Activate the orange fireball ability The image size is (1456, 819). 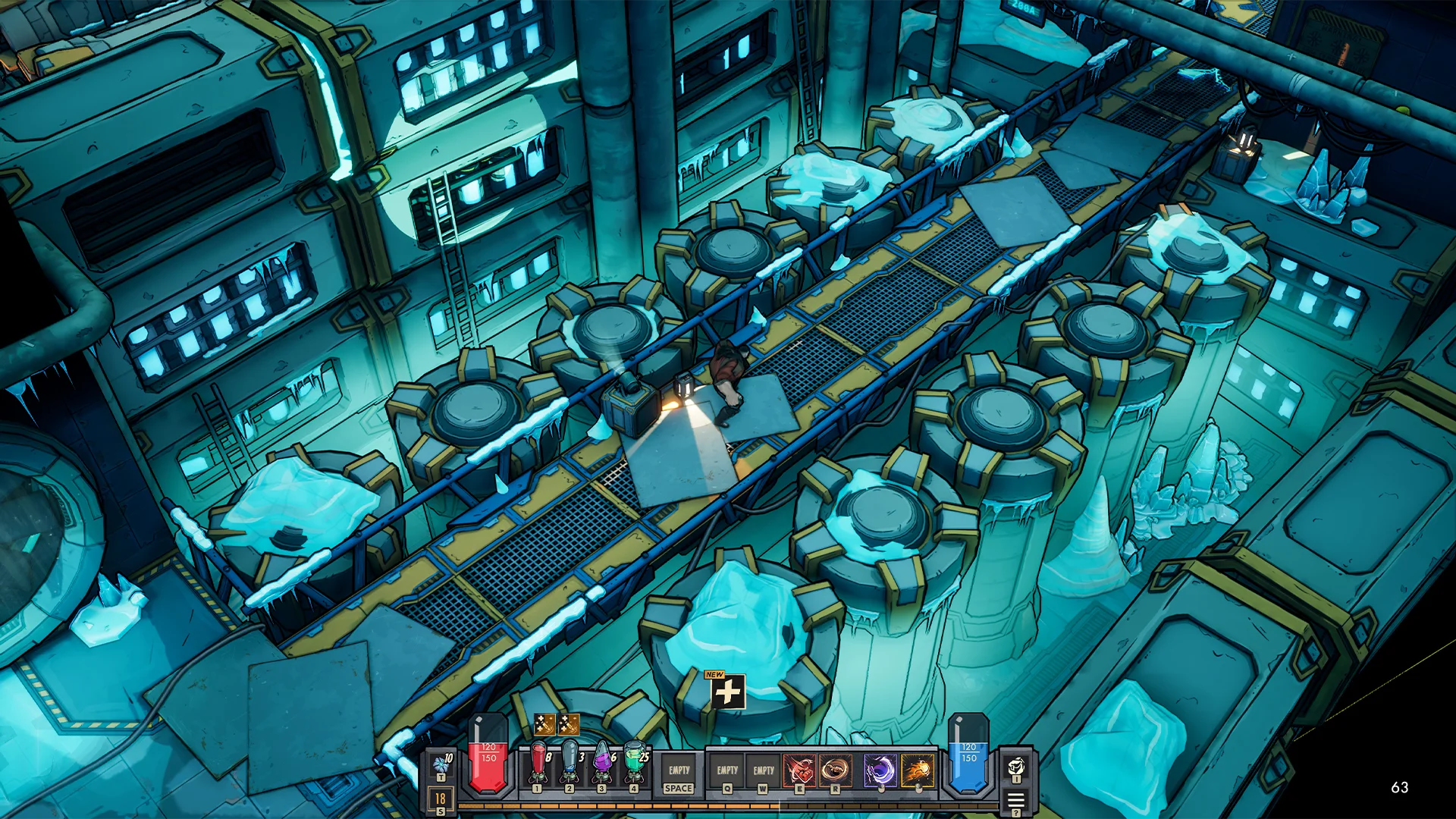tap(918, 771)
